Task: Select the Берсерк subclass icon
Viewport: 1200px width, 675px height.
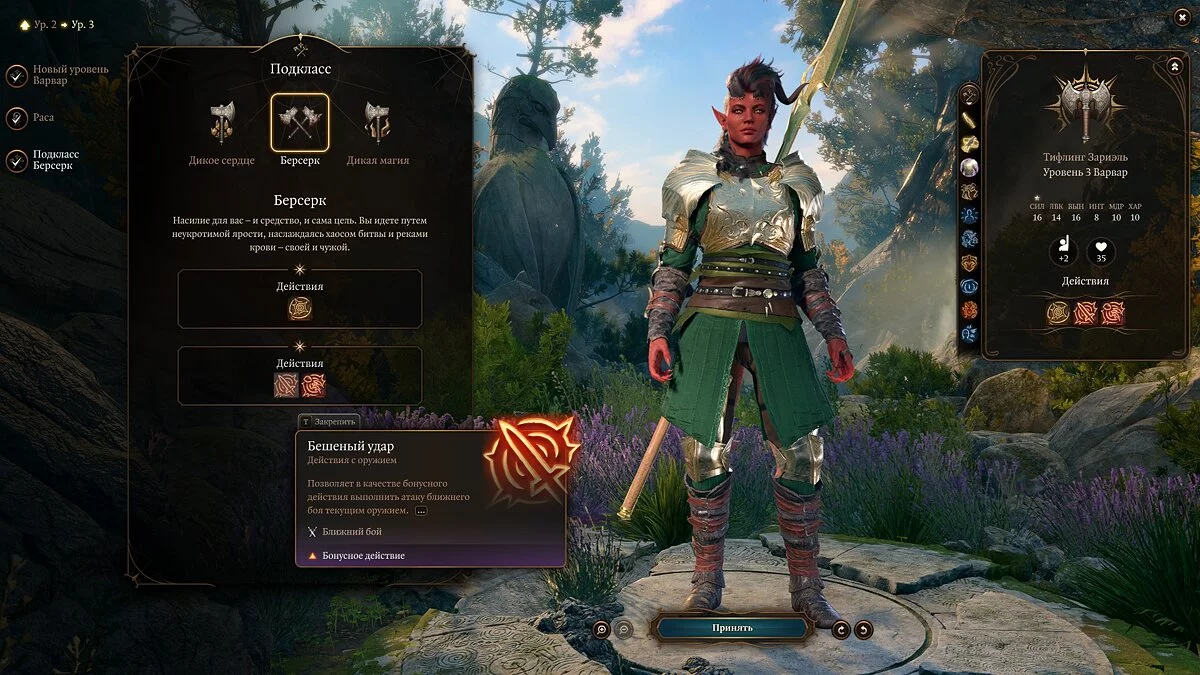Action: (x=299, y=123)
